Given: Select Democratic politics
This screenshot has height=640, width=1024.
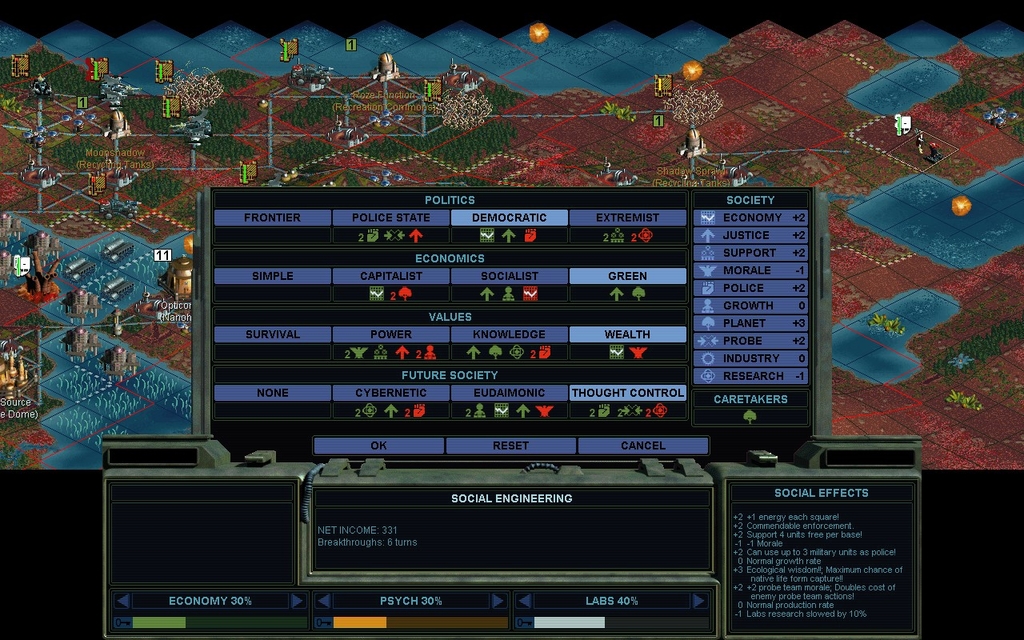Looking at the screenshot, I should [509, 217].
